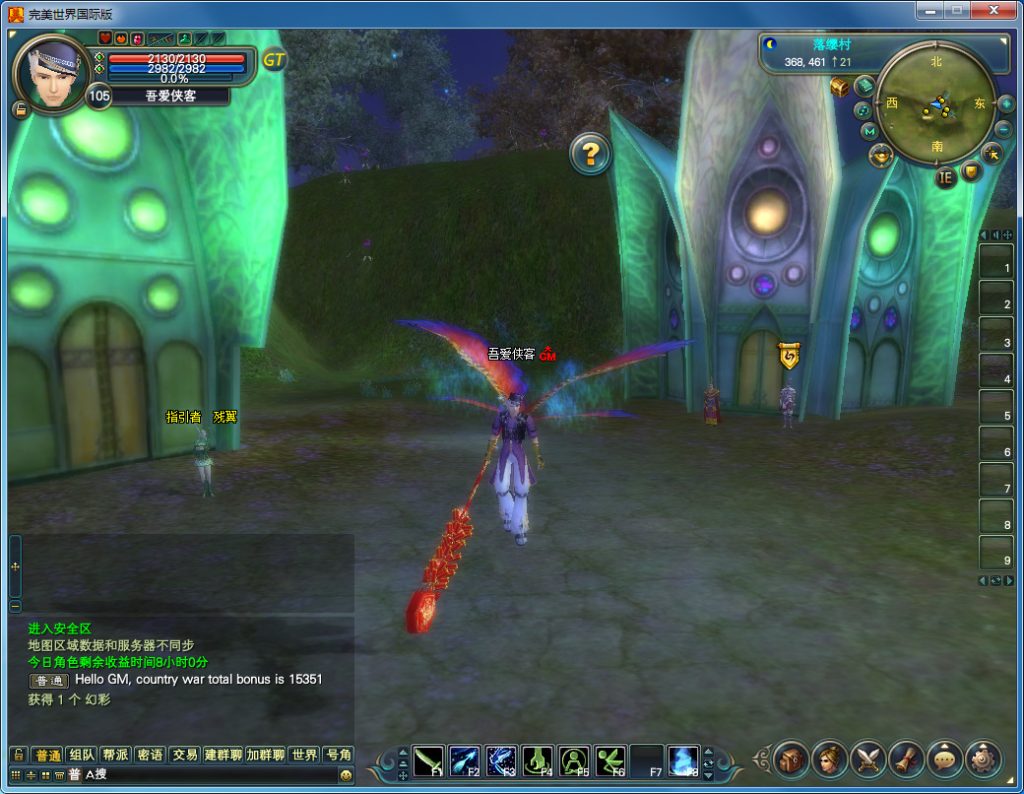This screenshot has height=794, width=1024.
Task: Use the F8 blue flame skill
Action: click(x=683, y=761)
